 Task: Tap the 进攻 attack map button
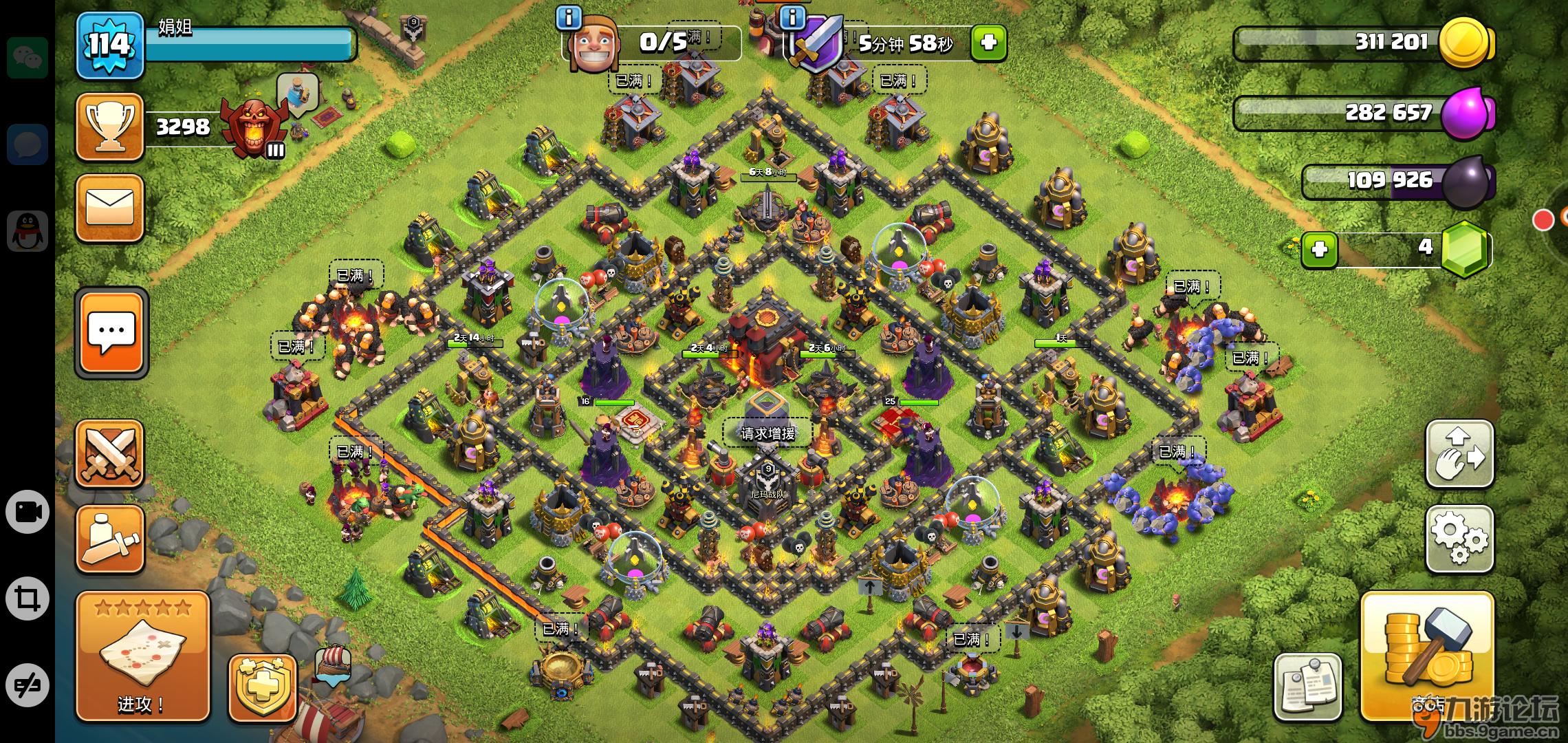pyautogui.click(x=142, y=657)
